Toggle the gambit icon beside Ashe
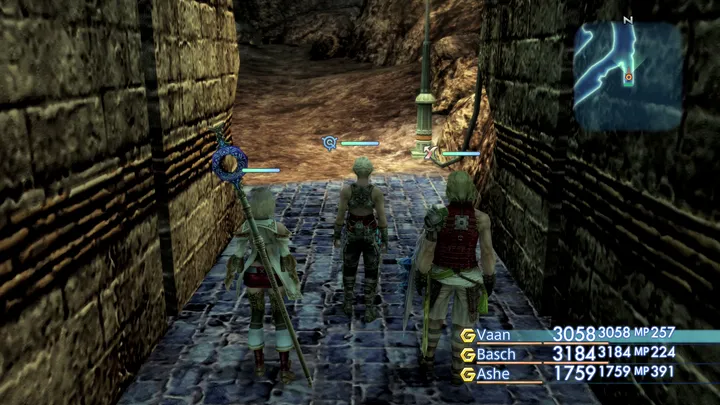The image size is (720, 405). [x=466, y=374]
